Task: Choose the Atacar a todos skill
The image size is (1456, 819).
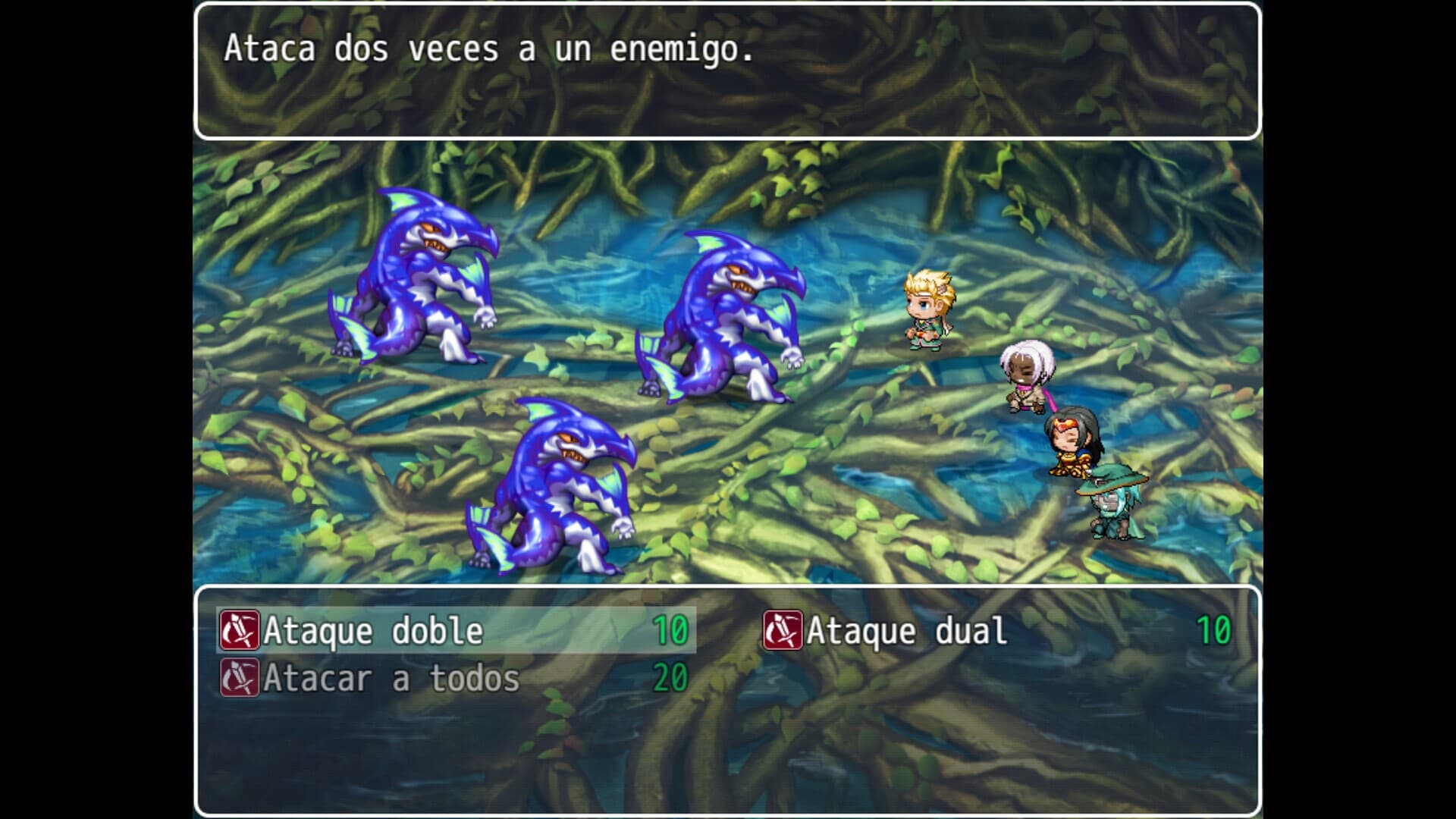Action: point(391,680)
